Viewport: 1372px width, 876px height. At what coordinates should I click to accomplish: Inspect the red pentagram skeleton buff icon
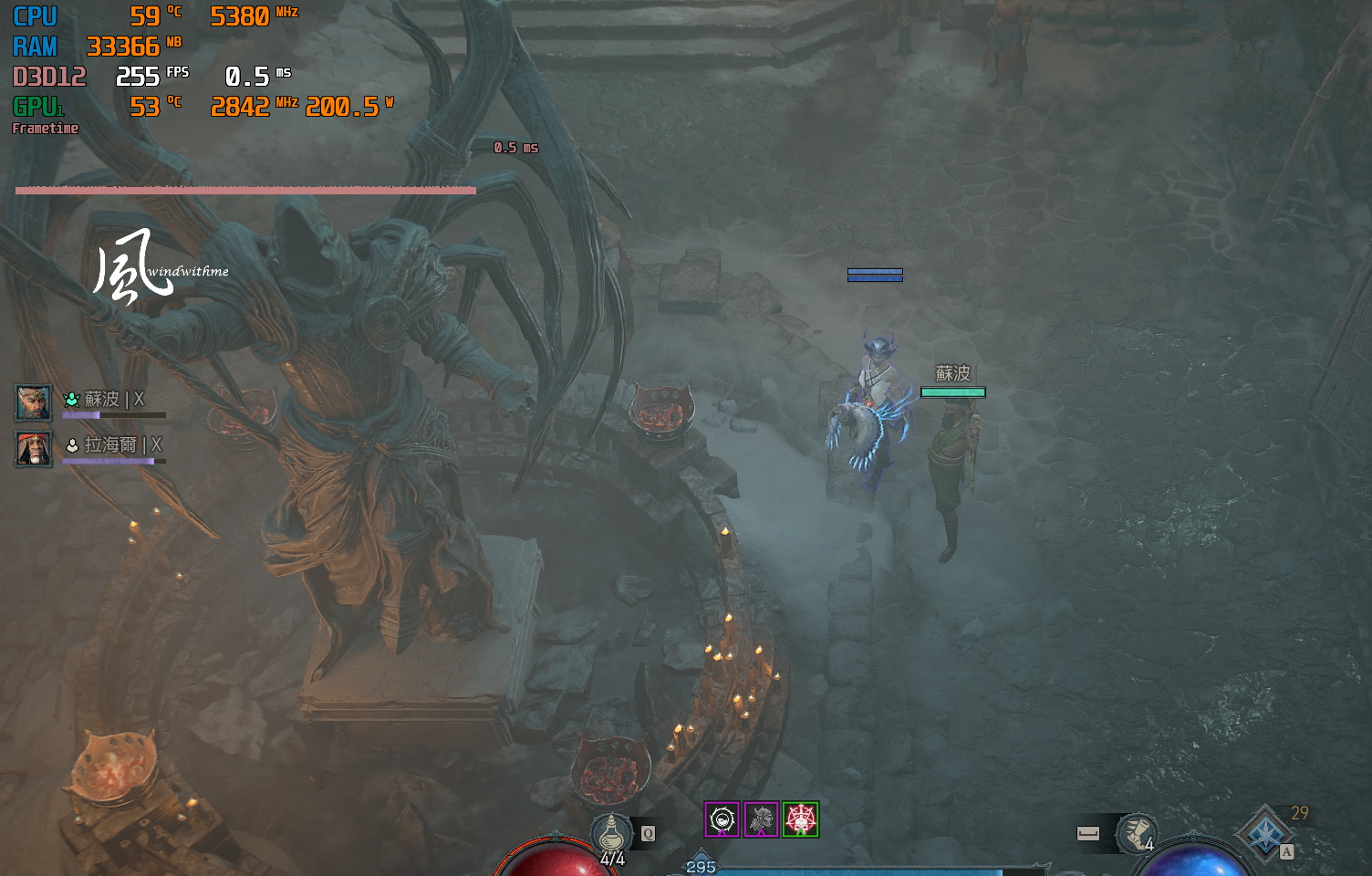tap(800, 819)
